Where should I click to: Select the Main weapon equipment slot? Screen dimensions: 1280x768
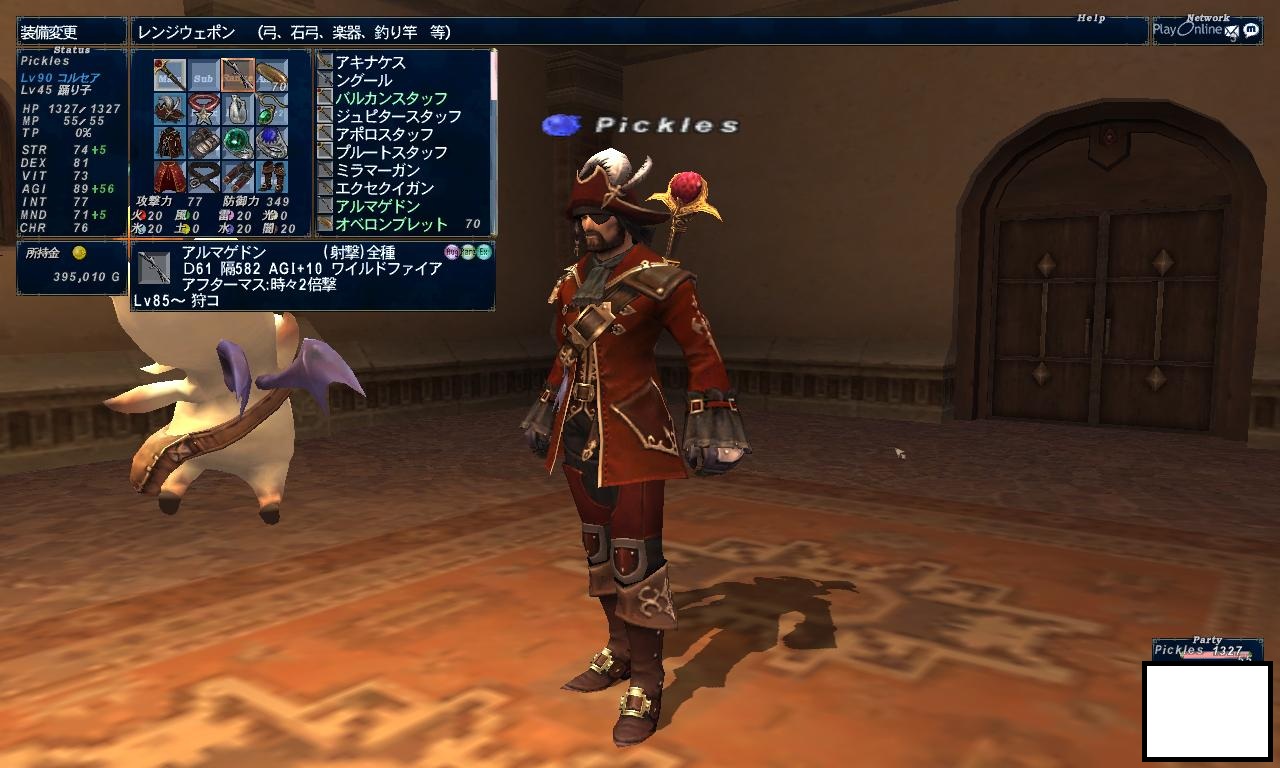pos(170,75)
